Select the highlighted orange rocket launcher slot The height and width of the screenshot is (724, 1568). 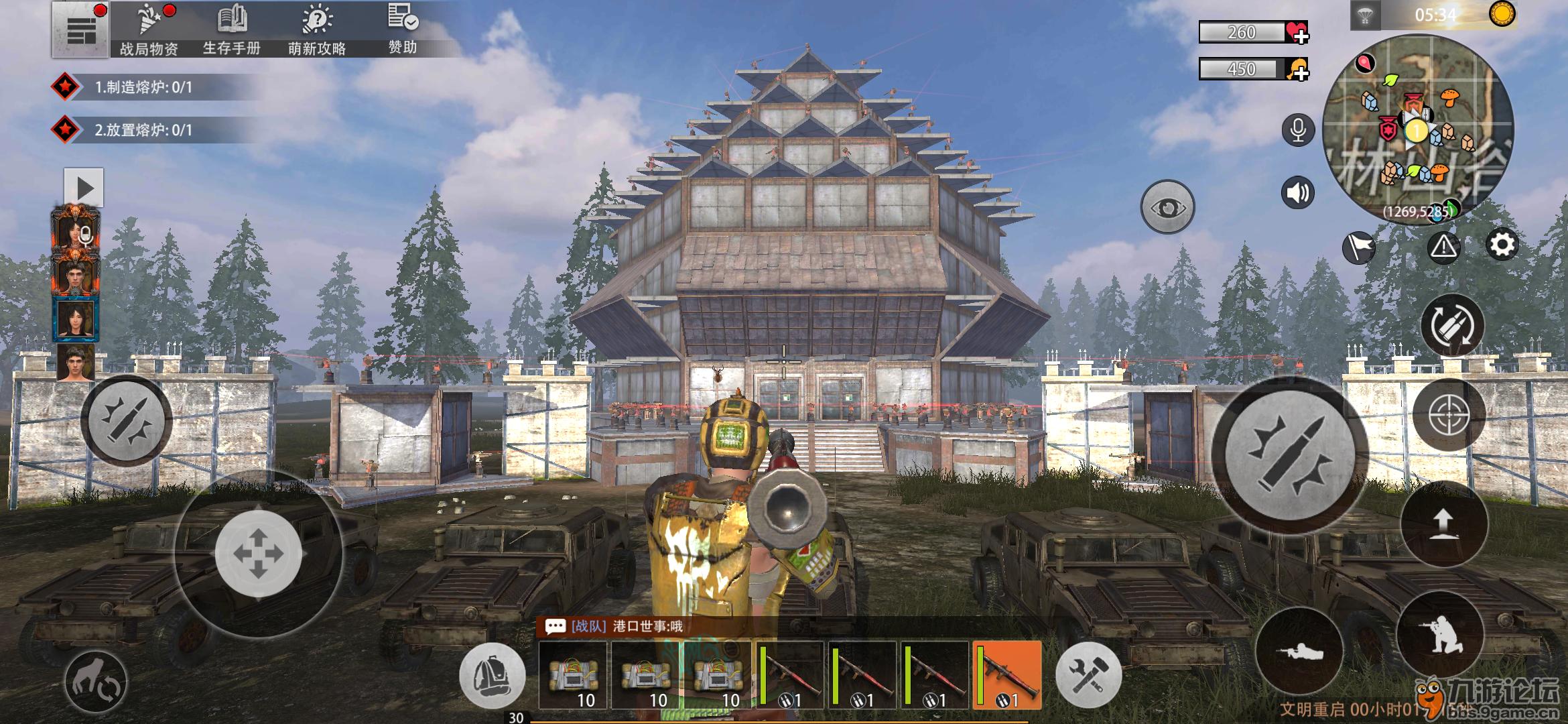(1006, 675)
